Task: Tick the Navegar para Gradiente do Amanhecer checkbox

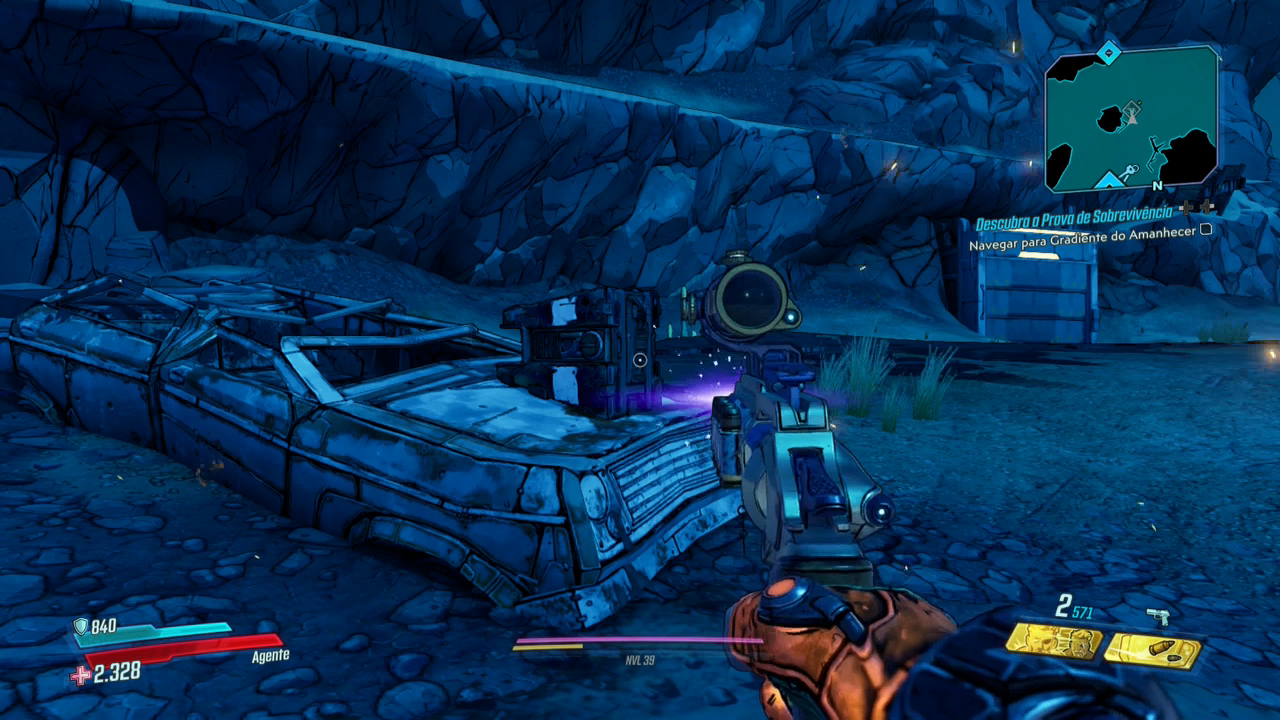Action: point(1206,229)
